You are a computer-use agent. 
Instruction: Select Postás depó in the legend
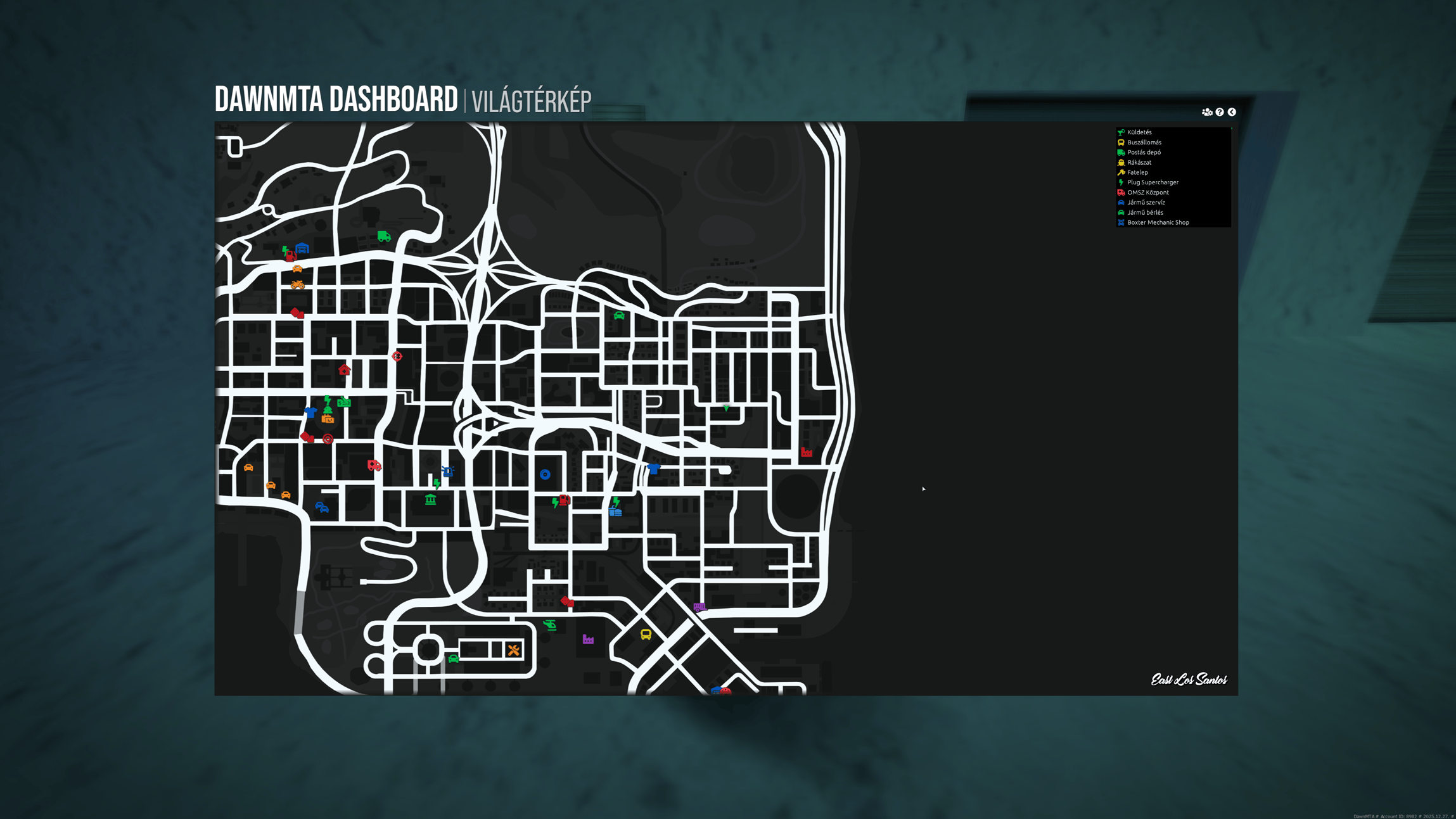tap(1144, 153)
